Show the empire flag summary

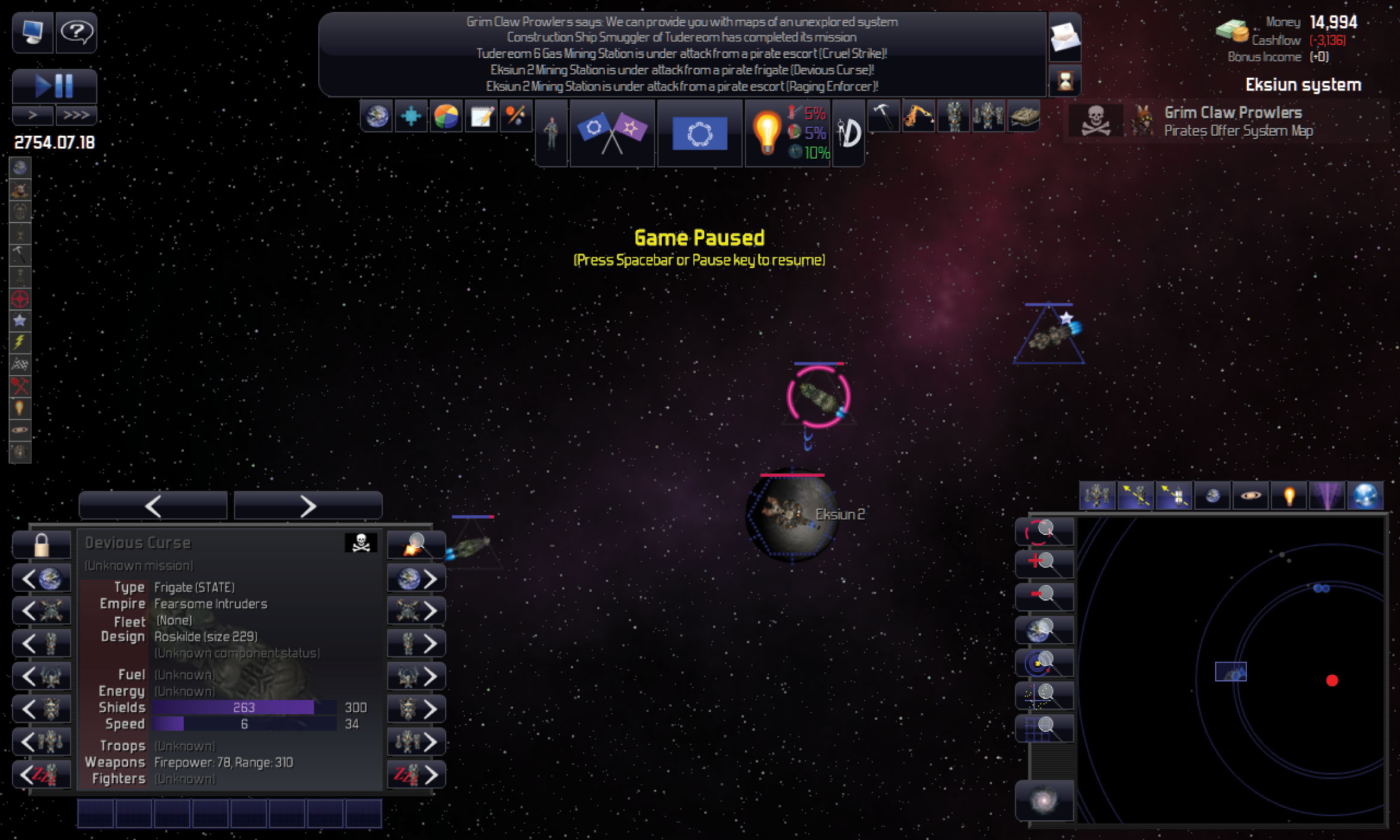click(699, 133)
